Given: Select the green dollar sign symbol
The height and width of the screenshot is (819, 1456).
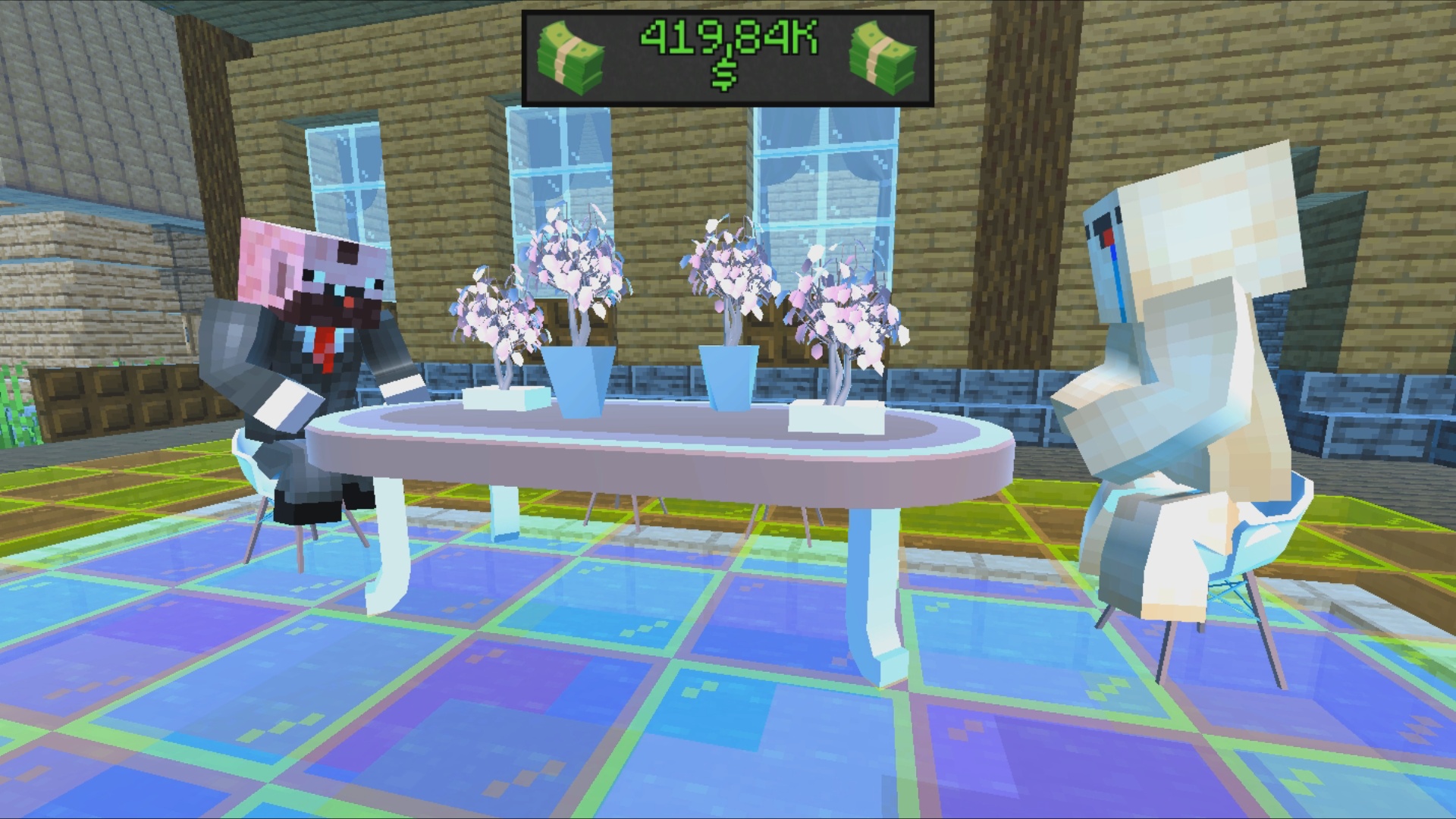Looking at the screenshot, I should 726,74.
